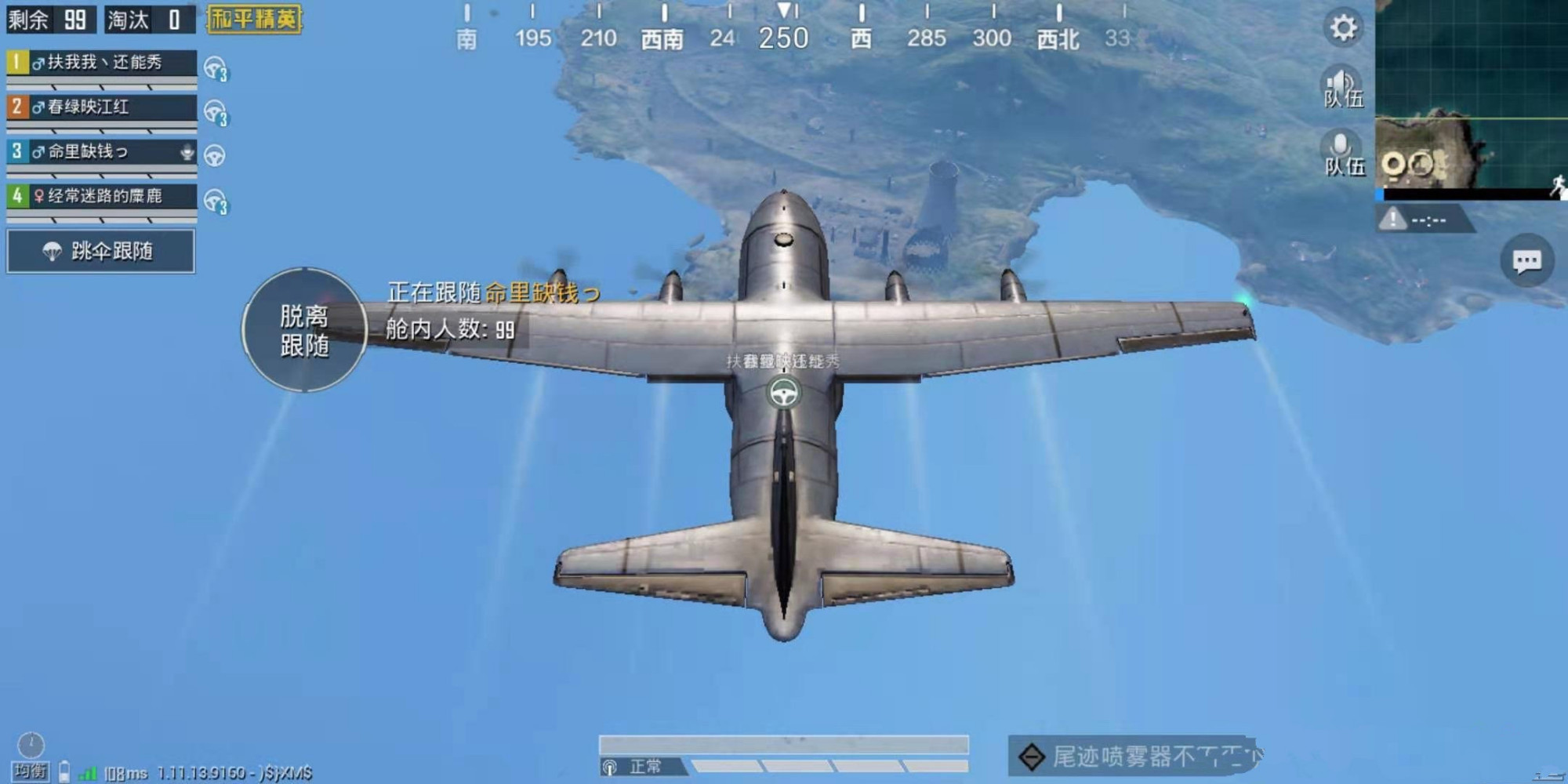Select teammate 4 经常迷路的麋鹿
Image resolution: width=1568 pixels, height=784 pixels.
coord(101,197)
